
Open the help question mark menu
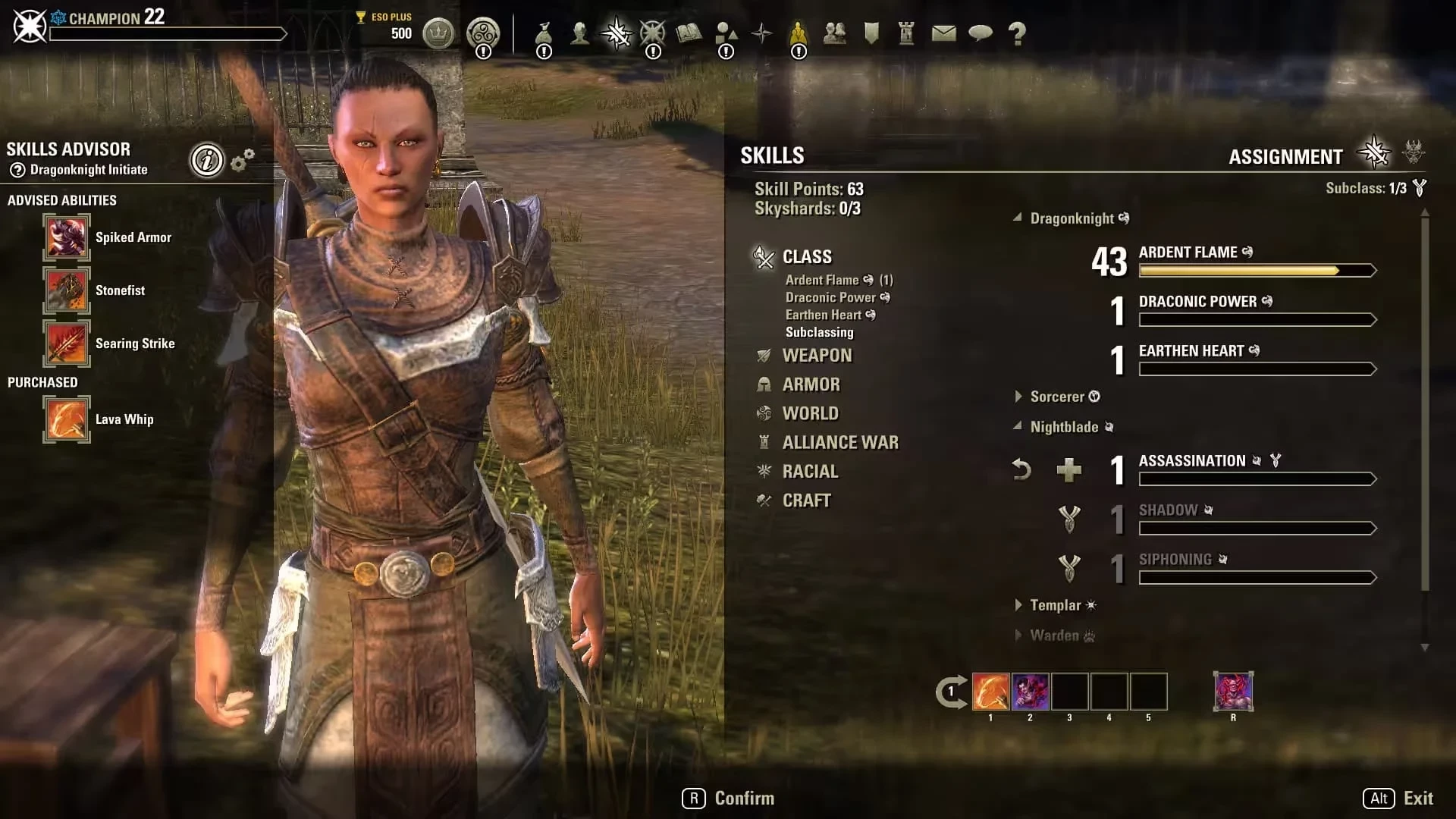(x=1017, y=33)
